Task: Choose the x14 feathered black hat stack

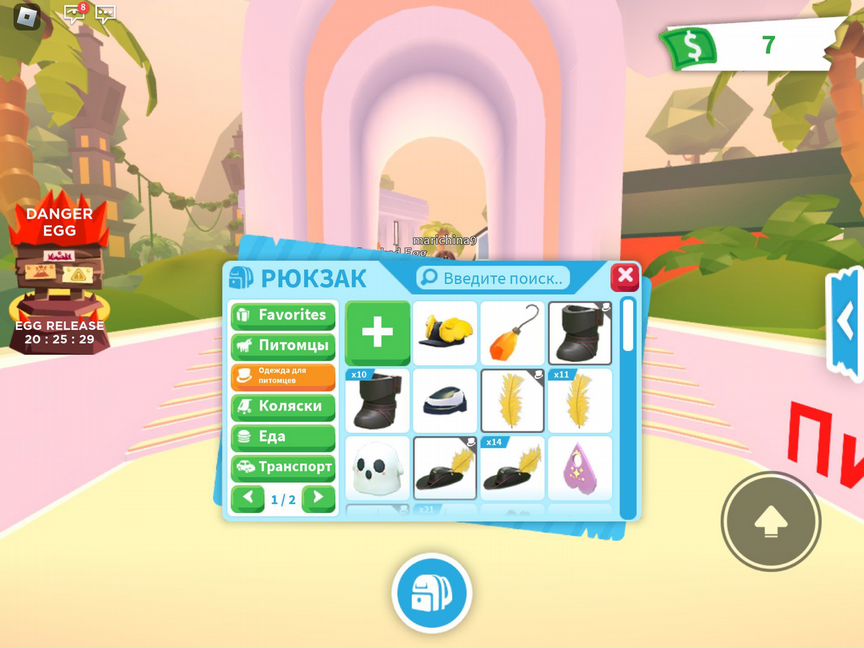Action: [512, 468]
